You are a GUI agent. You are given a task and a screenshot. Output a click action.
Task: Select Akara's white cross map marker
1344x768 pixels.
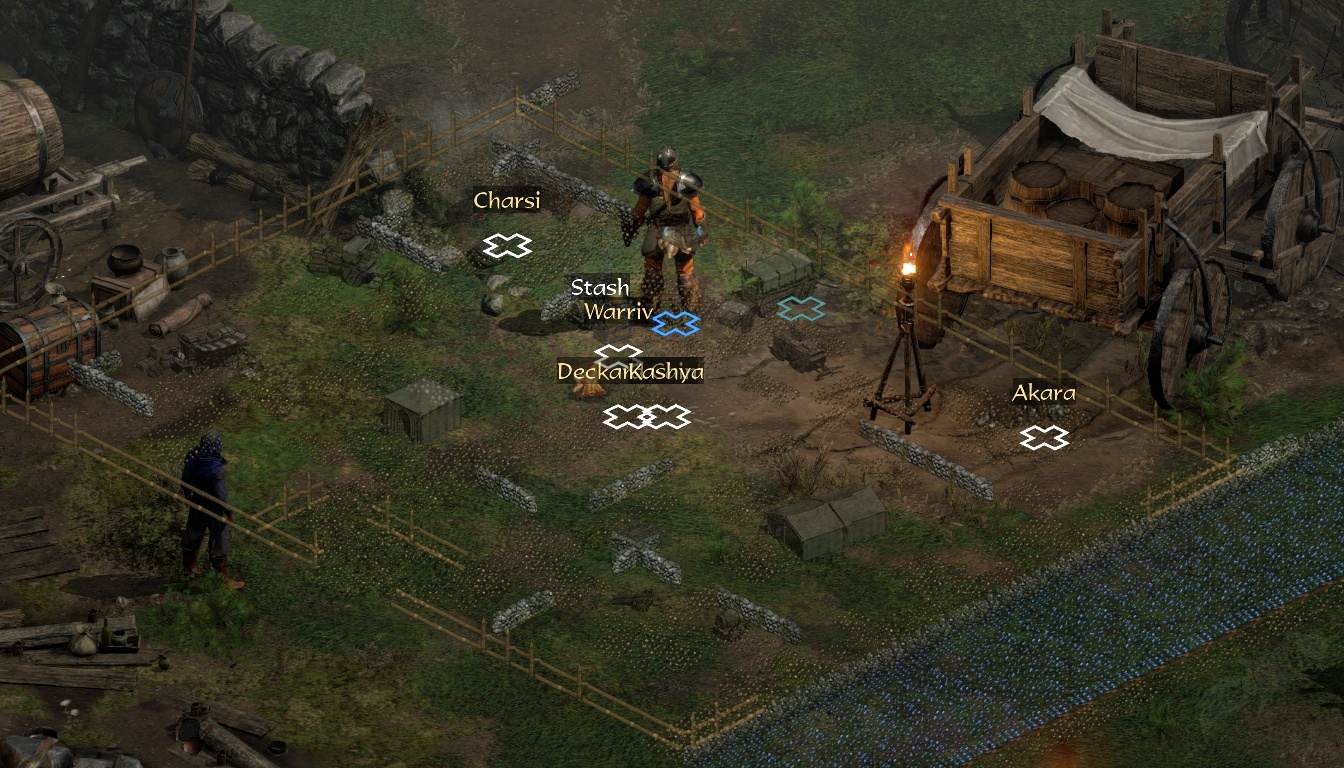pos(1044,437)
